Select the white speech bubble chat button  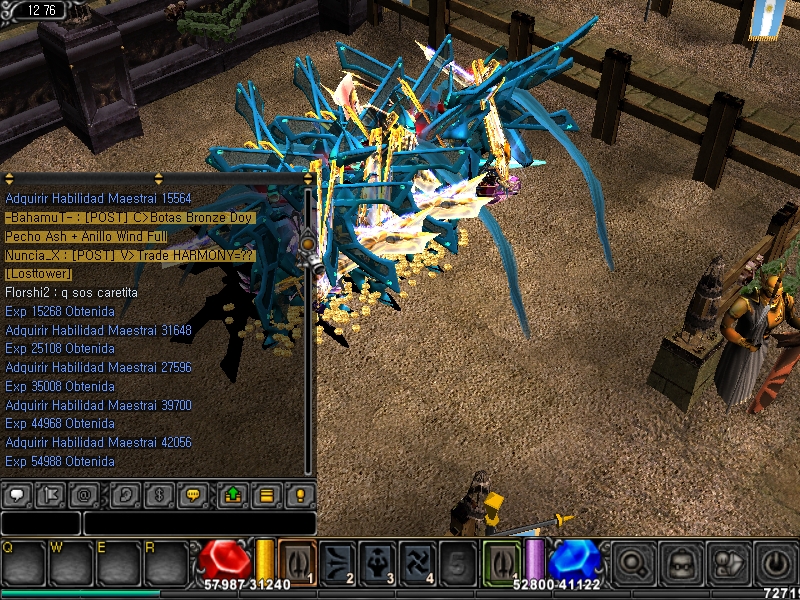pos(17,495)
